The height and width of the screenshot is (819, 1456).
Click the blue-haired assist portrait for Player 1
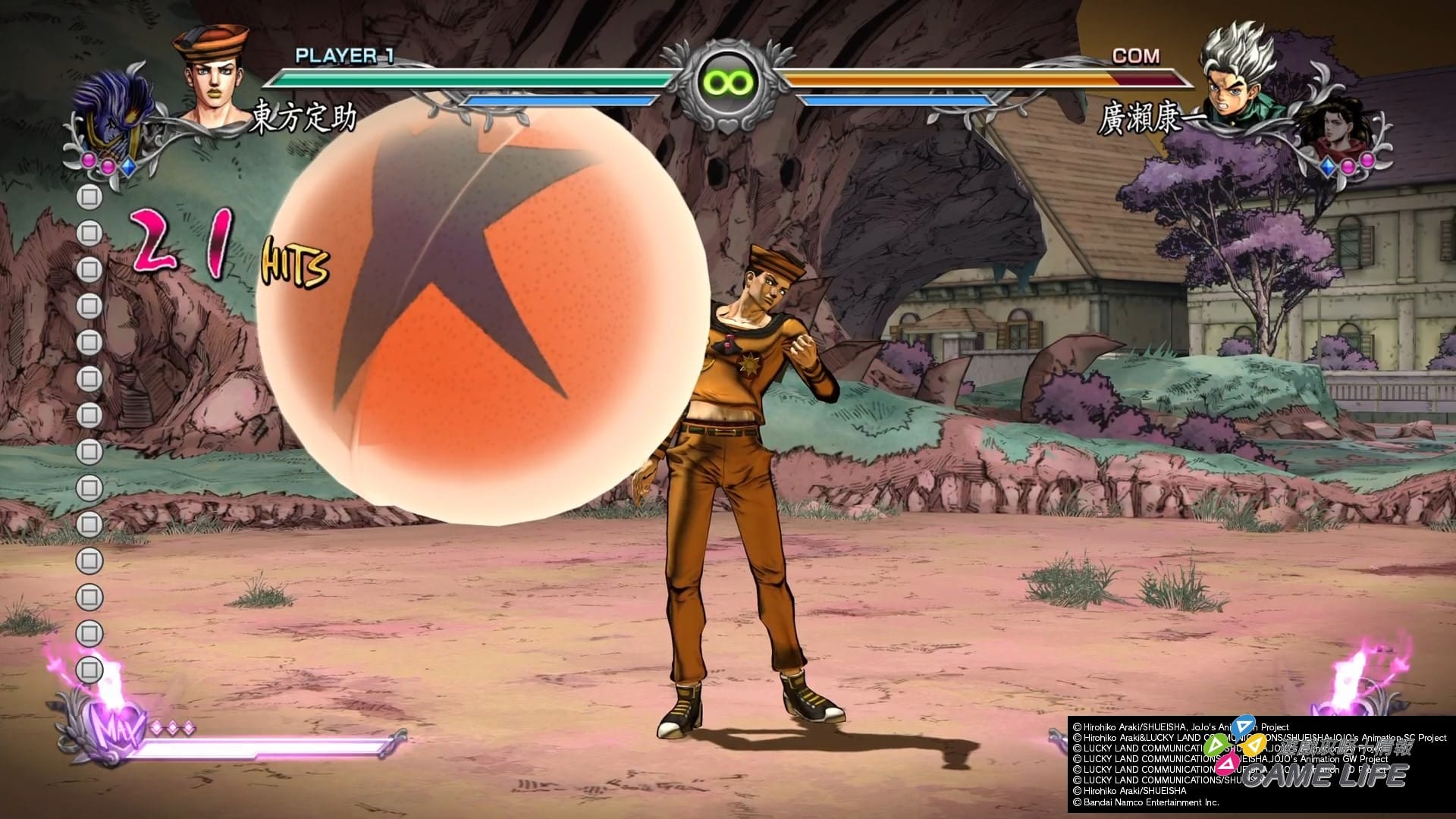tap(114, 114)
